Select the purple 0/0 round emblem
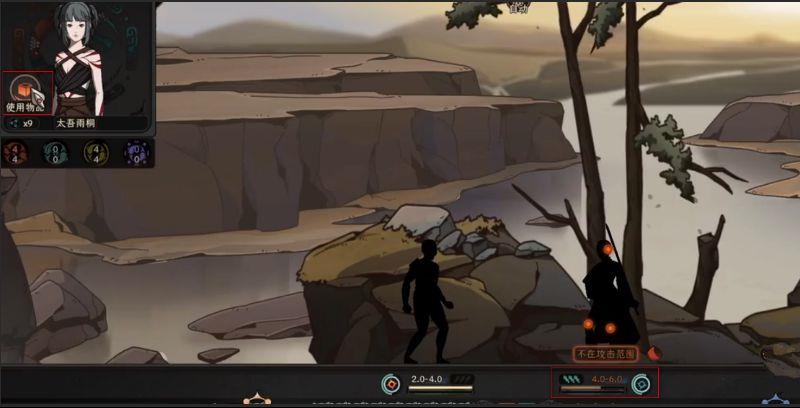The image size is (800, 408). 134,153
